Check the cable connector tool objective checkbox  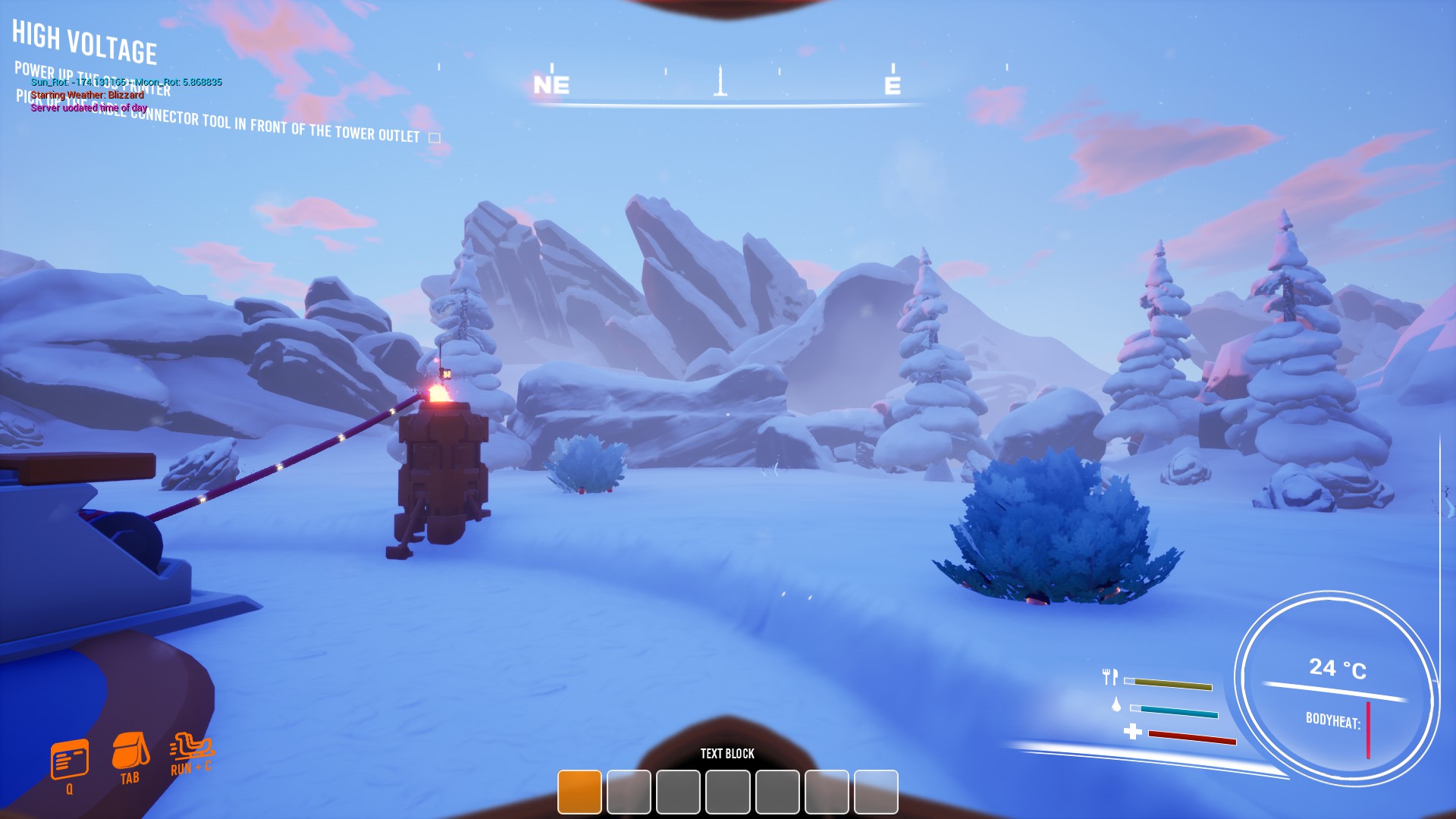click(435, 136)
